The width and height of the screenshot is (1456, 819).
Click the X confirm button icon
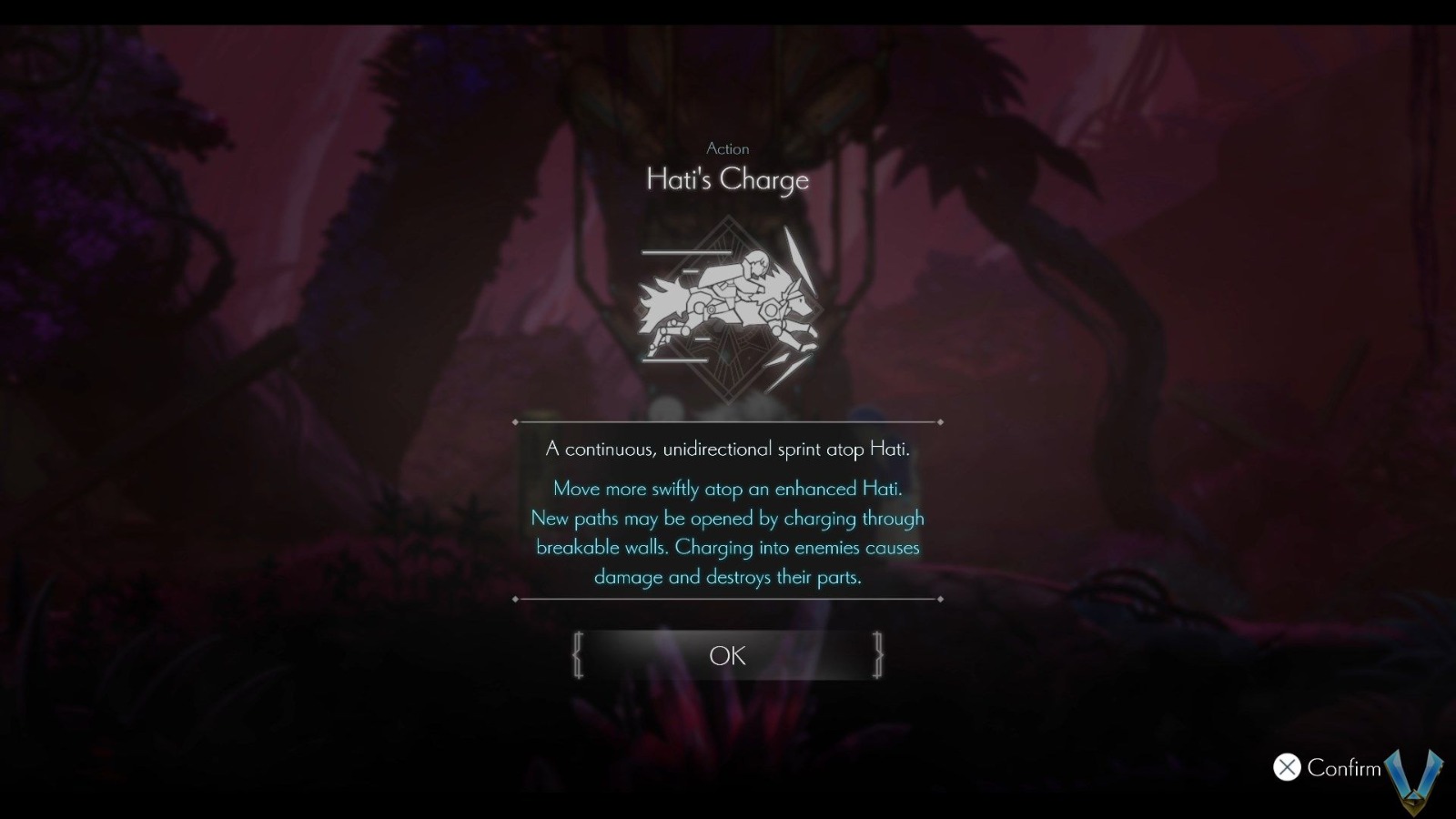[x=1286, y=769]
